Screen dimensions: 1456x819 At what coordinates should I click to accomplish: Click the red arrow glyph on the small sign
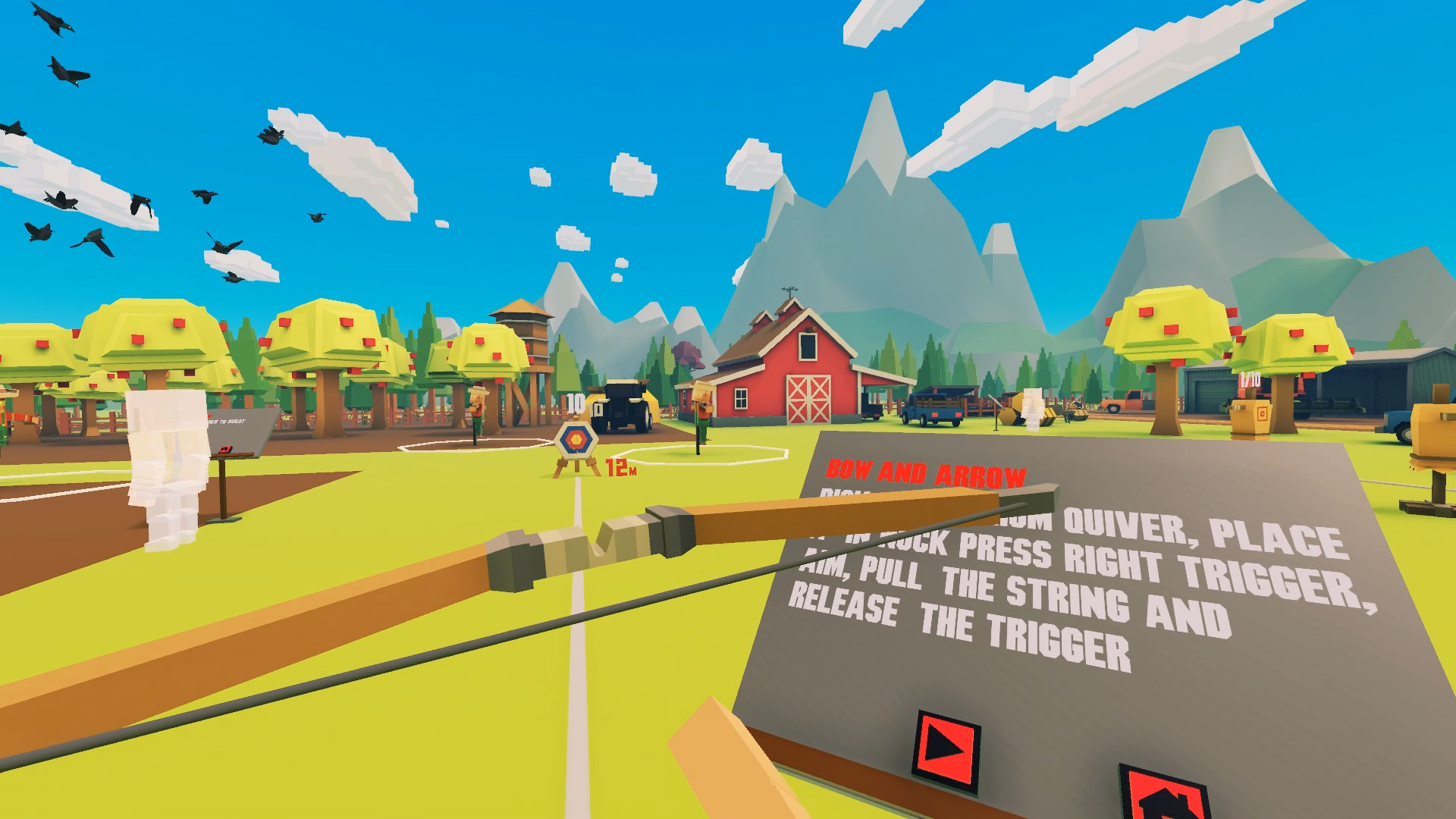click(226, 449)
